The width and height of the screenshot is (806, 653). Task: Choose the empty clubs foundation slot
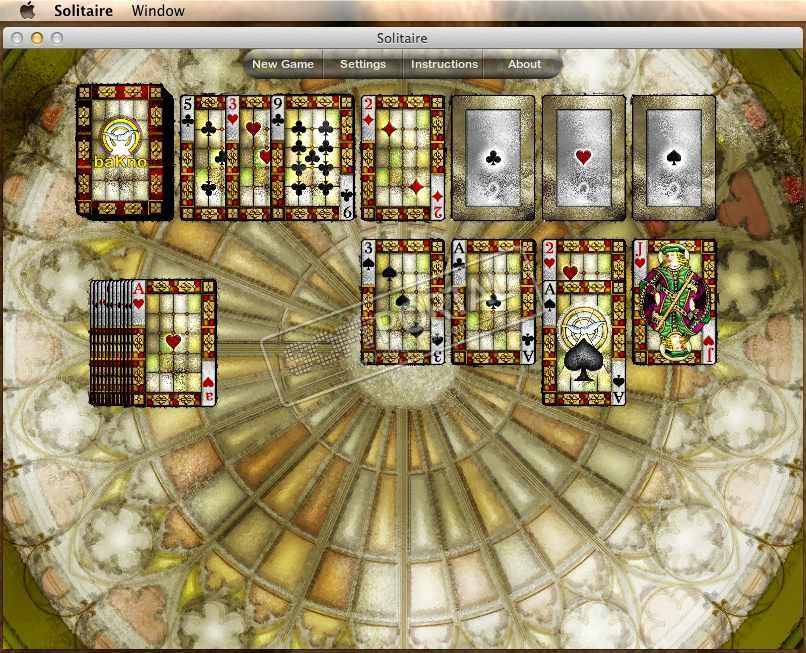[493, 157]
